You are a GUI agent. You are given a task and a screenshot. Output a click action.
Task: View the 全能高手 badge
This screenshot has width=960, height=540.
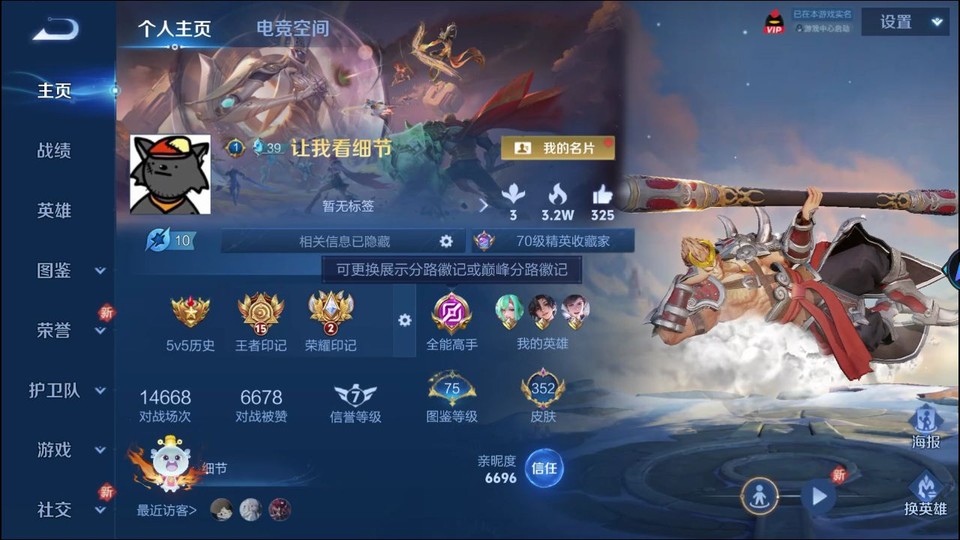[451, 320]
